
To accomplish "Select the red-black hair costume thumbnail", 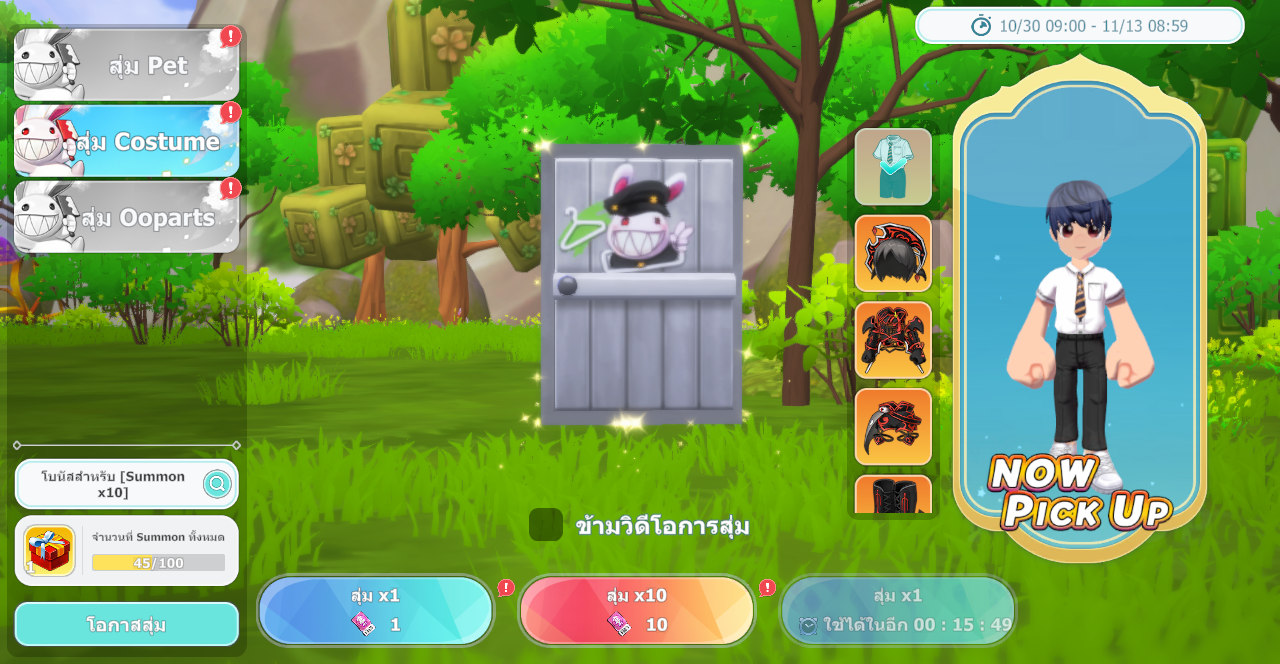I will (893, 254).
